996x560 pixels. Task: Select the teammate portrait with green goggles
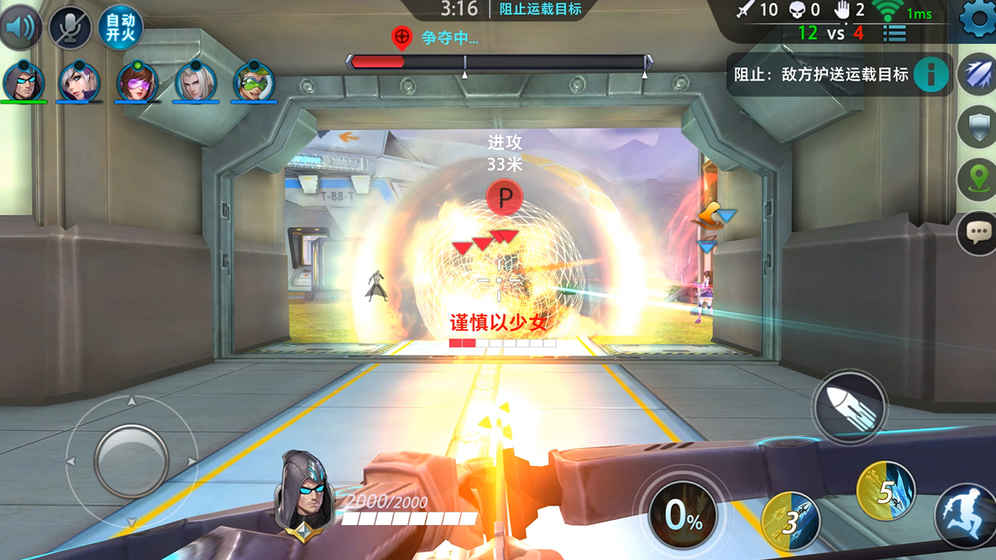[254, 81]
